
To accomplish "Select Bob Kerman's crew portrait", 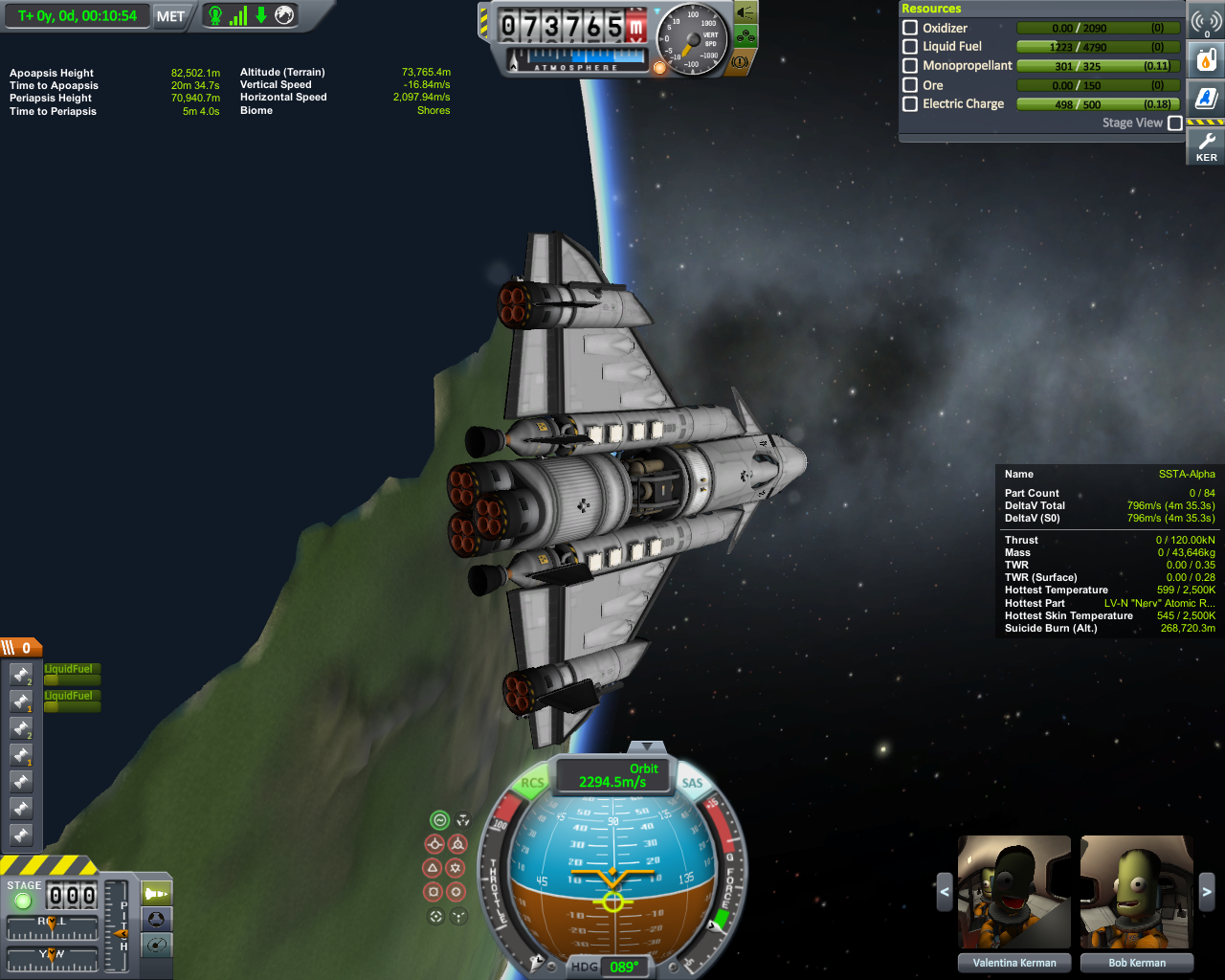I will click(x=1136, y=892).
